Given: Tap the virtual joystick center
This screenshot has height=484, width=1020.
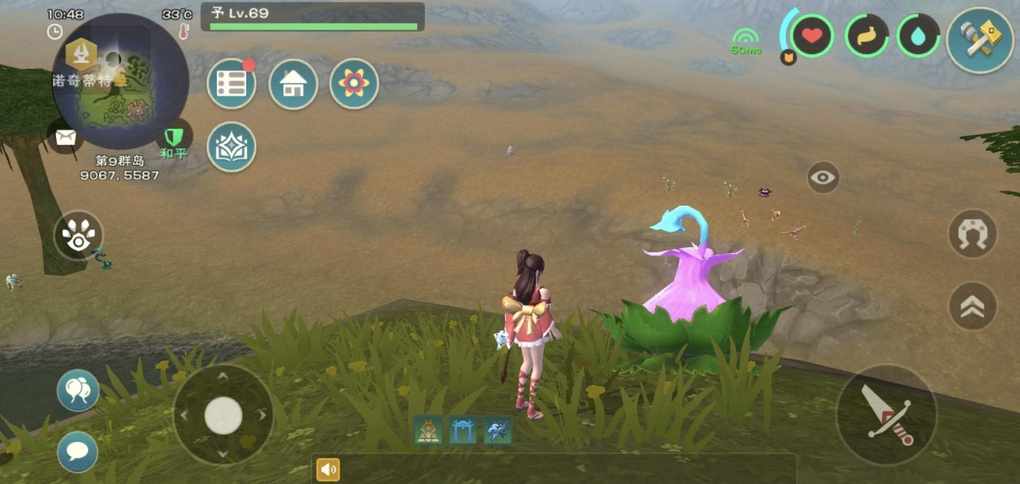Looking at the screenshot, I should click(x=223, y=415).
